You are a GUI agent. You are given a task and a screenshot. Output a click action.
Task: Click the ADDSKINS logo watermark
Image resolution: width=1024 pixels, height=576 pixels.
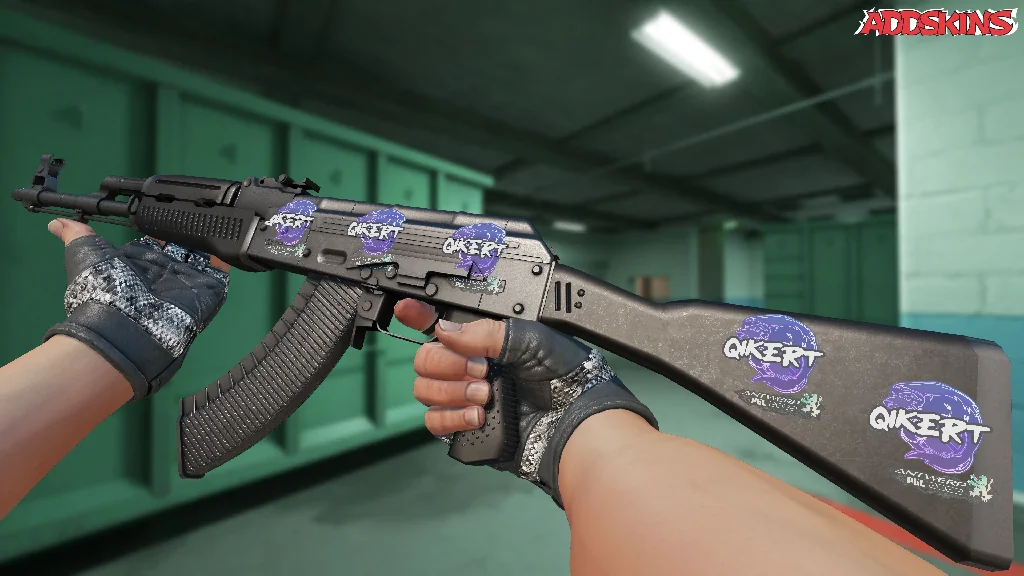coord(938,22)
